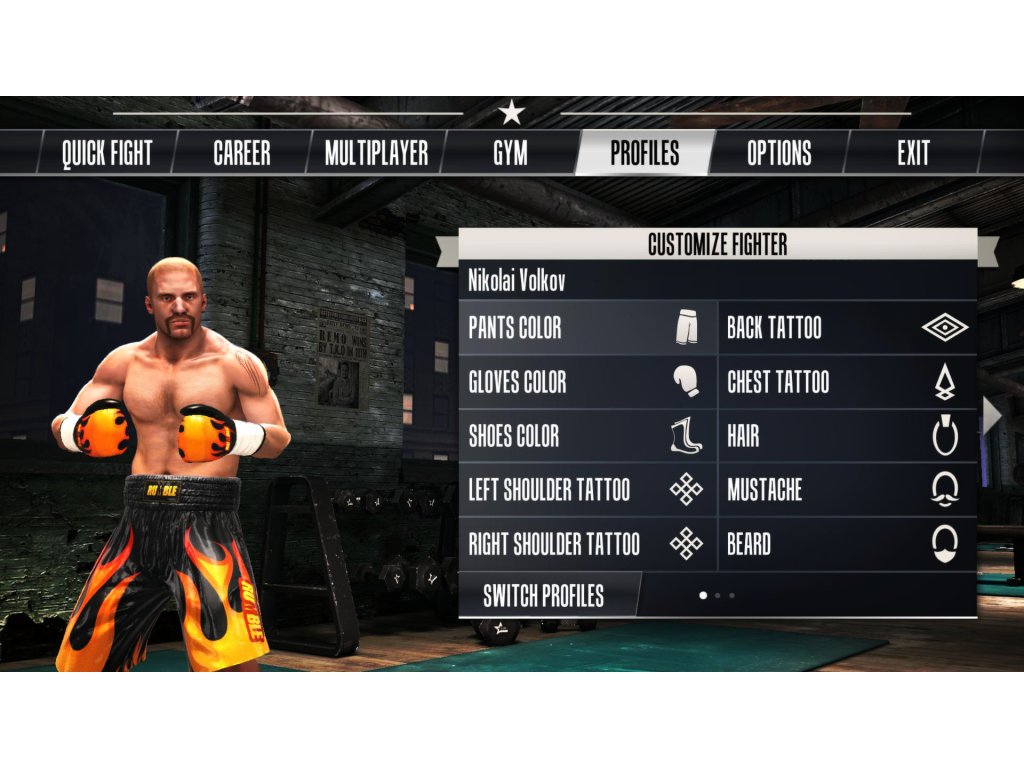1024x768 pixels.
Task: Change the Pants Color option
Action: point(588,328)
